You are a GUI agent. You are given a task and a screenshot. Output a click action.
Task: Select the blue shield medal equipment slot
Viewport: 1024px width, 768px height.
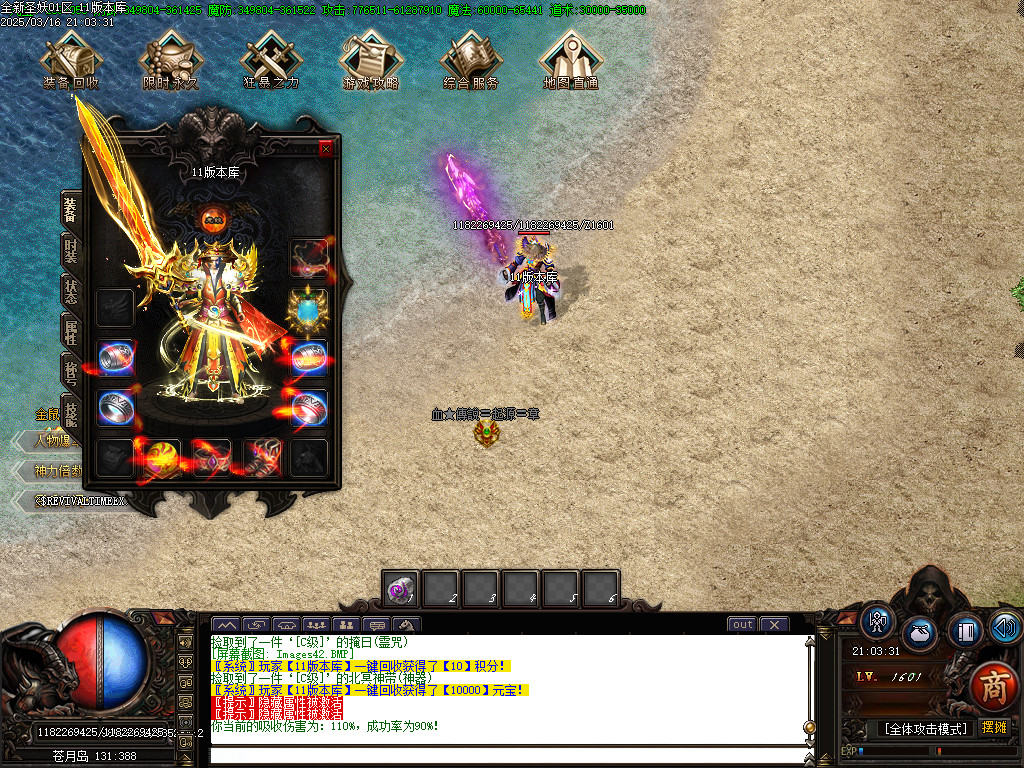(309, 309)
